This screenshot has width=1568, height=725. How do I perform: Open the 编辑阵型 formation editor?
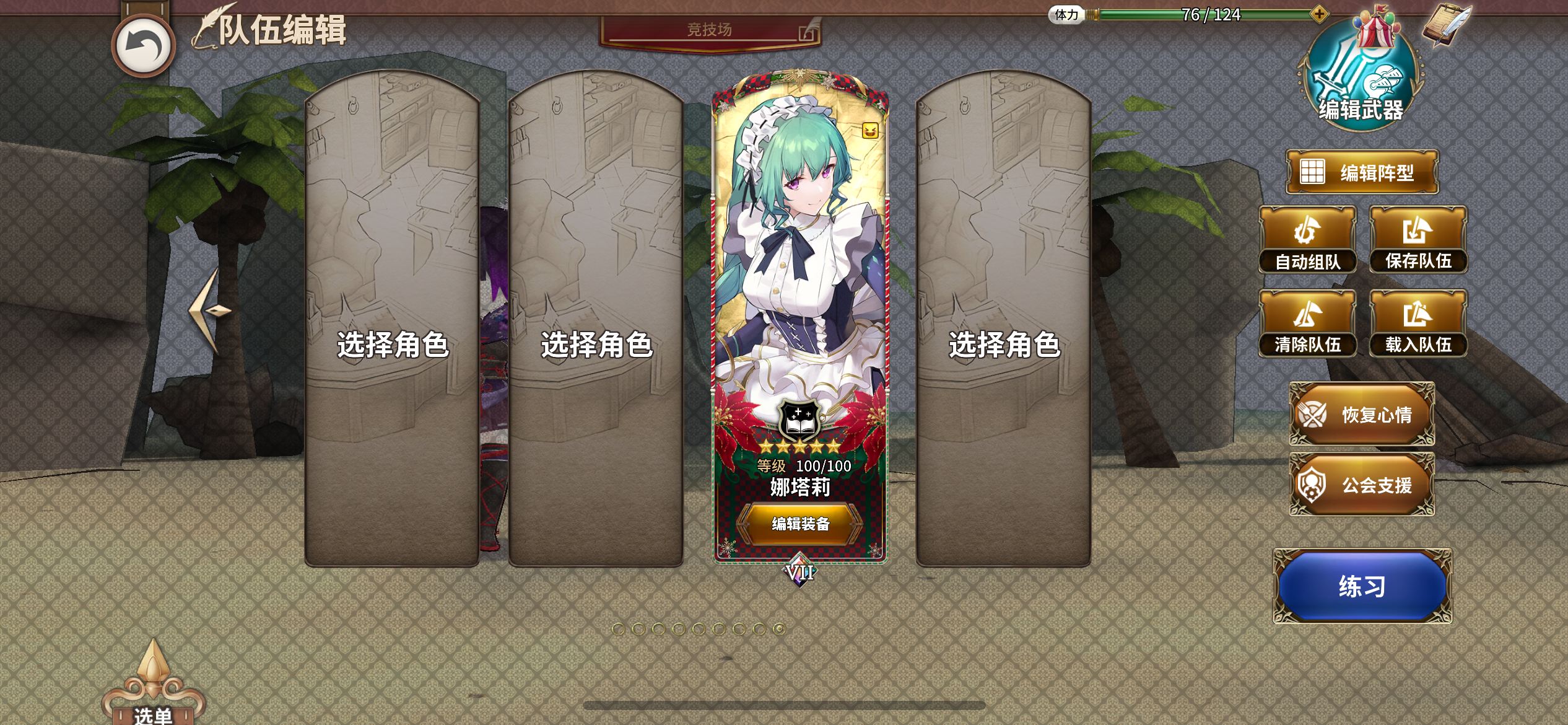tap(1362, 171)
